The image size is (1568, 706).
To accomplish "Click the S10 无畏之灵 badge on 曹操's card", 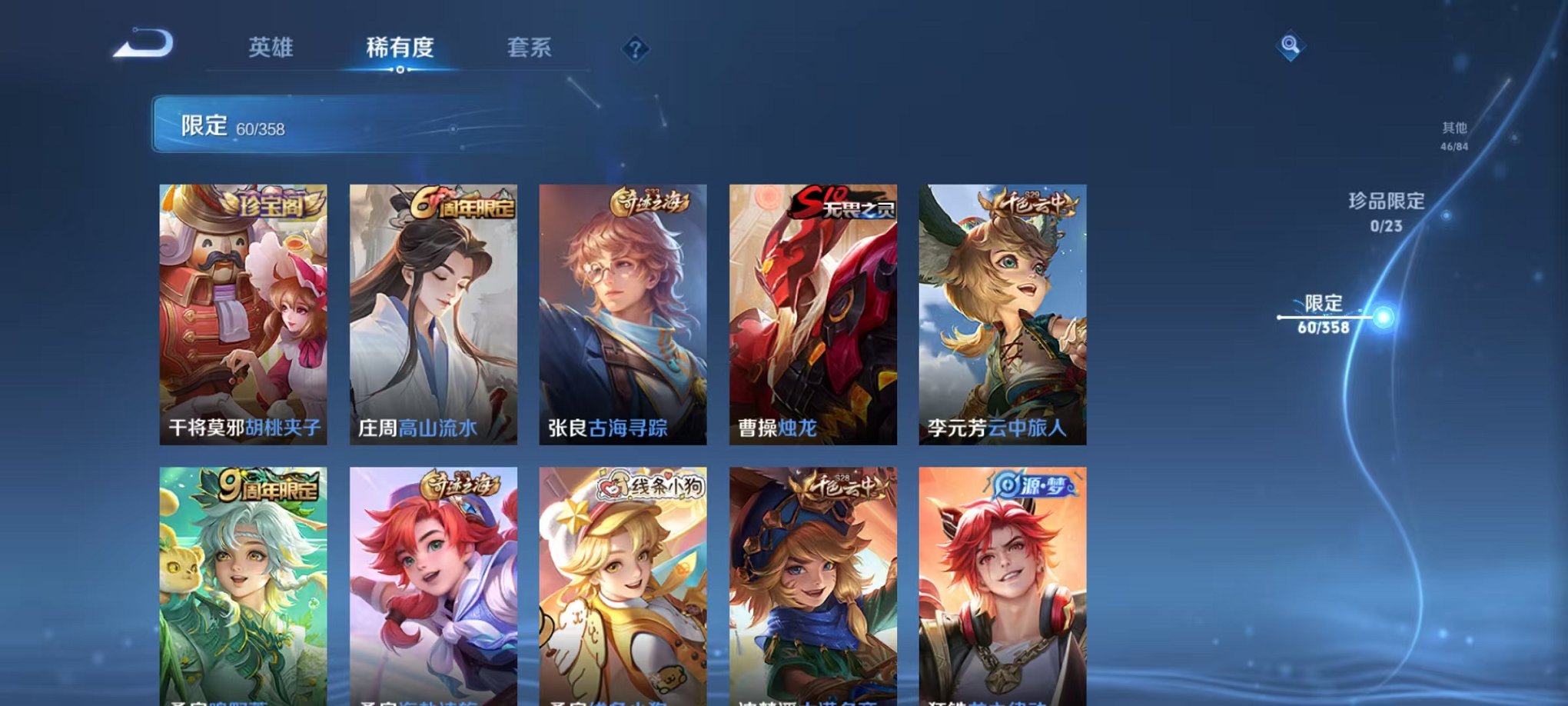I will point(844,201).
